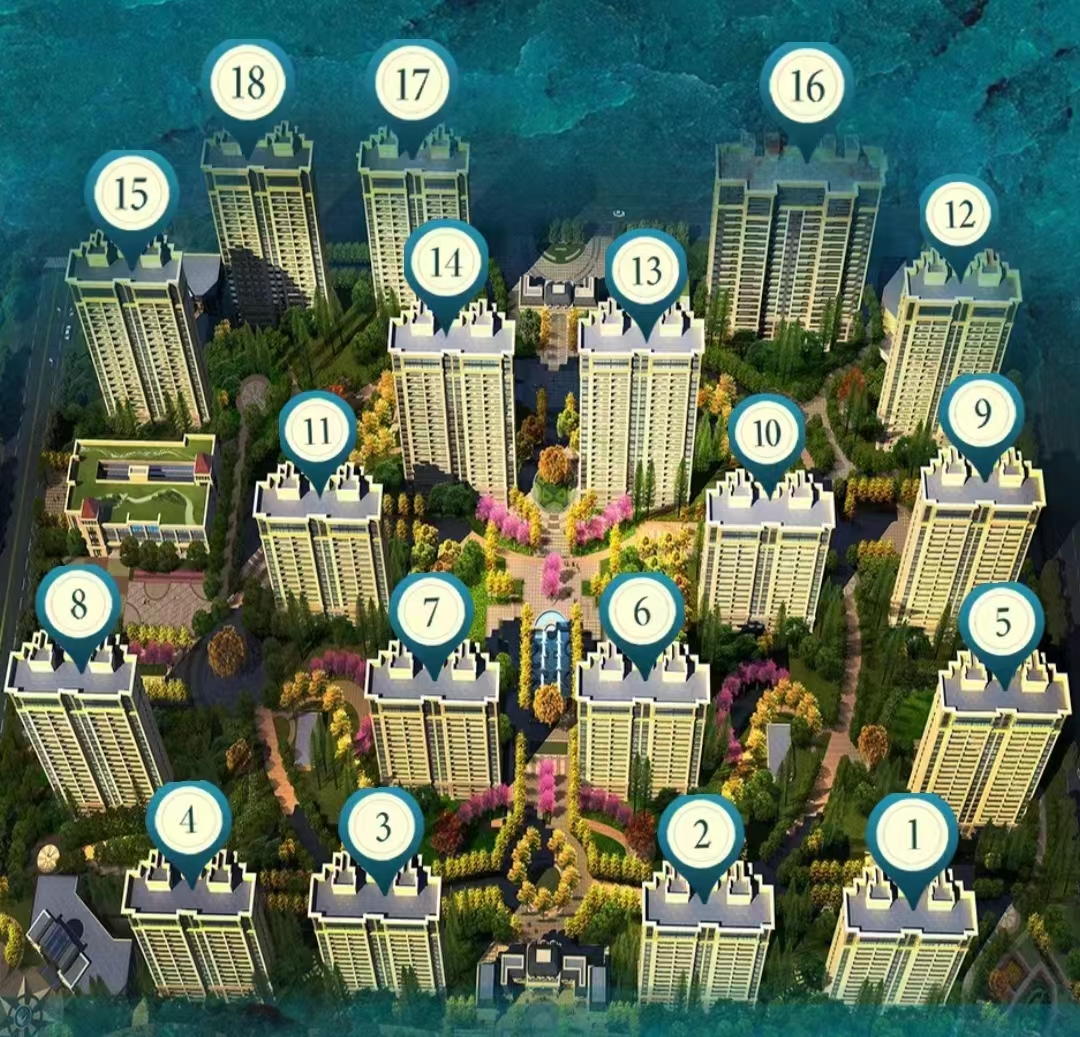
Task: Open building marker 9
Action: (981, 415)
